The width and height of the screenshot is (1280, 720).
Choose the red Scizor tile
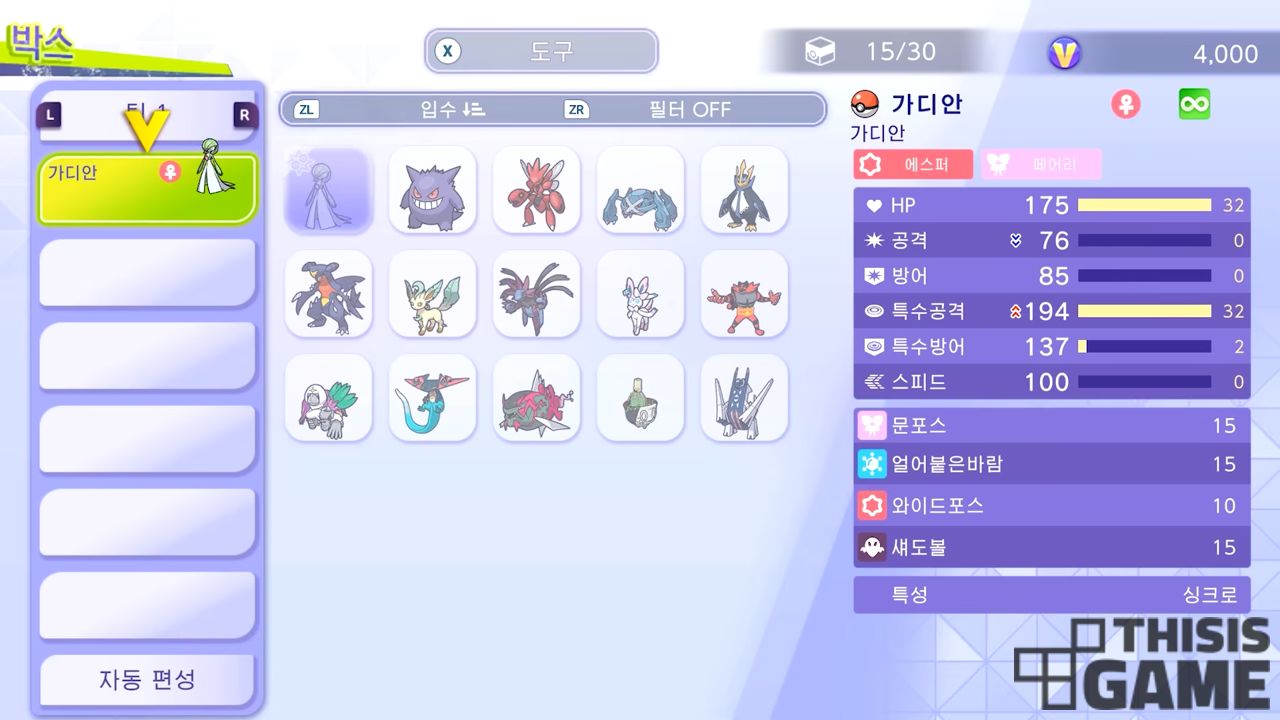pos(536,190)
